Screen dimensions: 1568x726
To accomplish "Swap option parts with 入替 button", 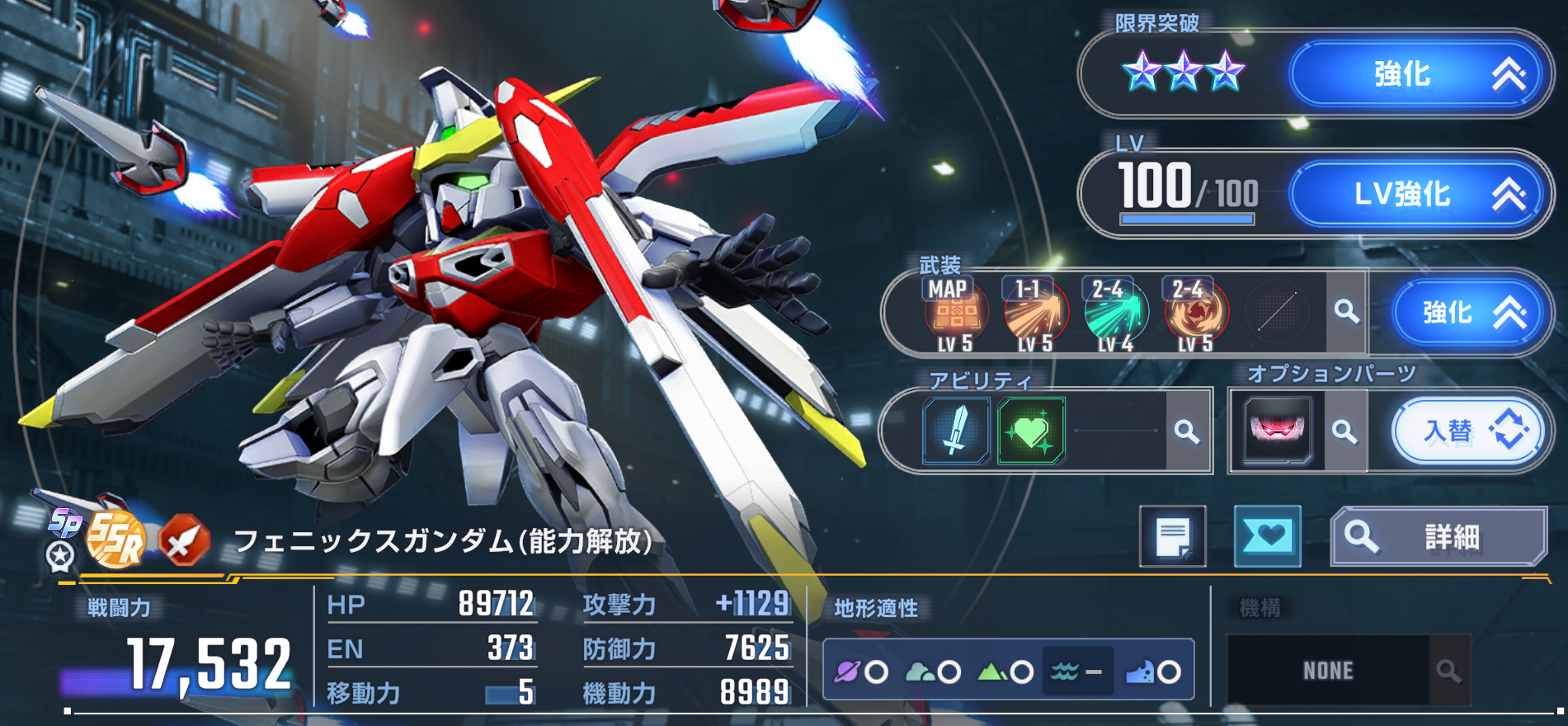I will pos(1466,431).
